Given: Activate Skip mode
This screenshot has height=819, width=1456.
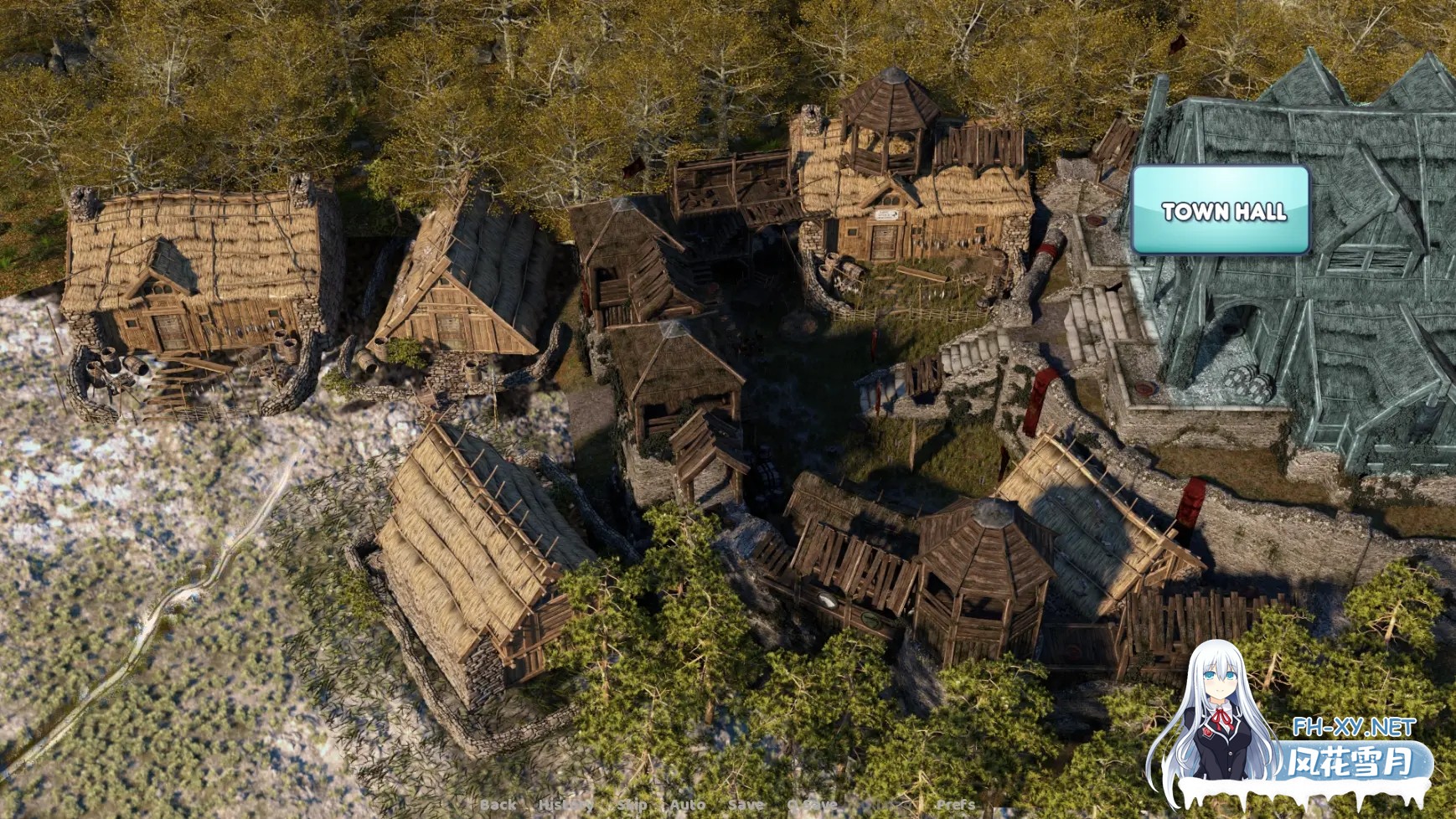Looking at the screenshot, I should pyautogui.click(x=632, y=805).
